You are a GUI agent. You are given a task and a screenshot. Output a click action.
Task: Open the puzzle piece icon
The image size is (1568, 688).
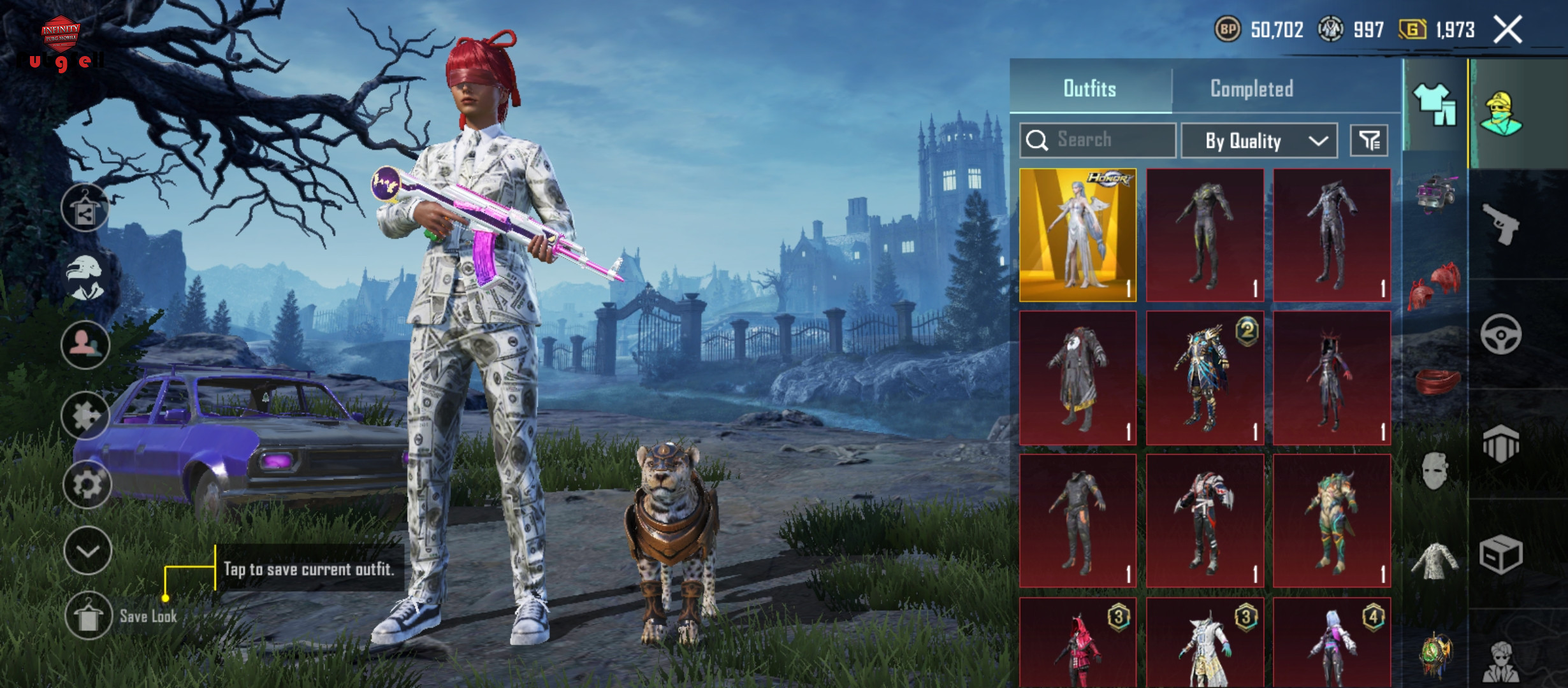pos(85,416)
